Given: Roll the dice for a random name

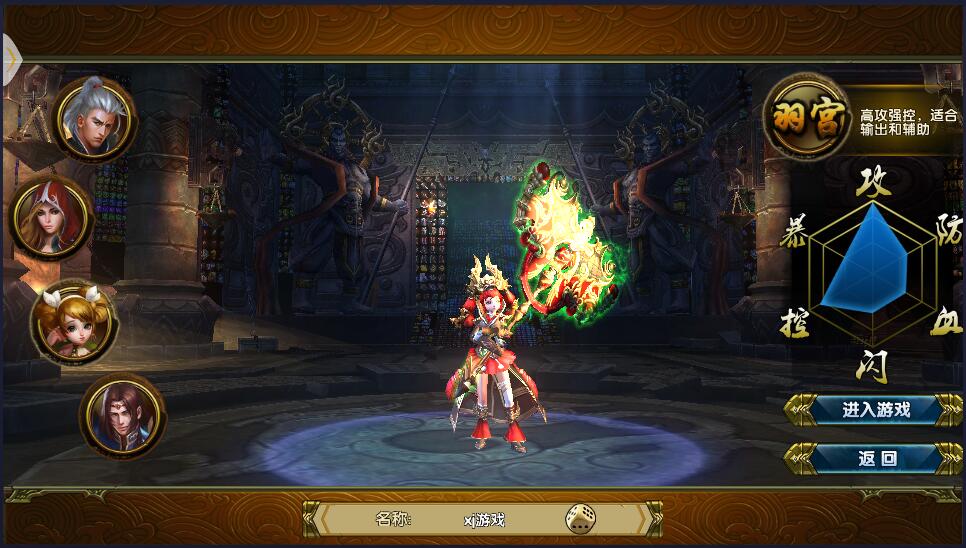Looking at the screenshot, I should (579, 518).
